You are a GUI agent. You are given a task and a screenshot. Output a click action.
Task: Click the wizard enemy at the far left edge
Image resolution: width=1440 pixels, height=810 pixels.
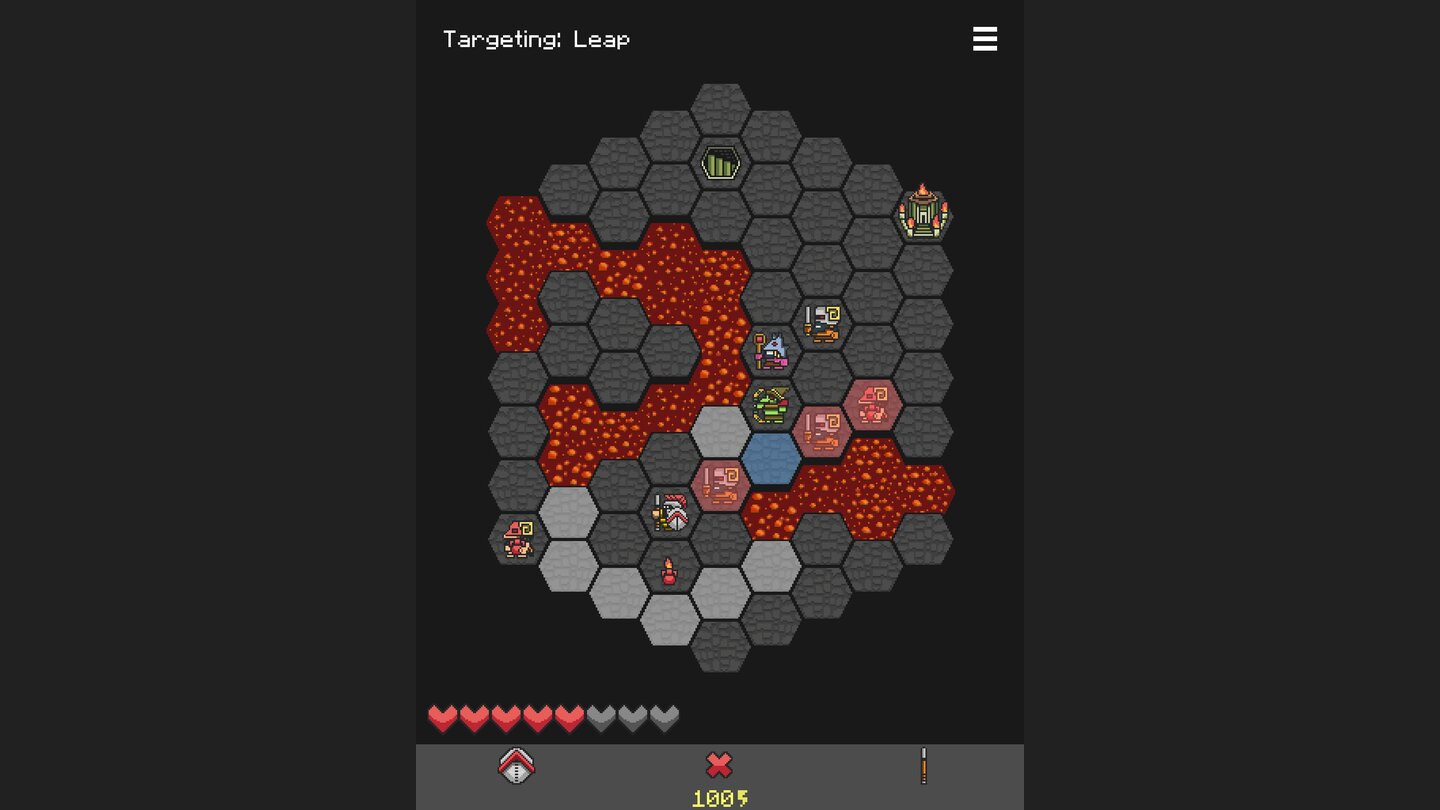click(x=516, y=538)
